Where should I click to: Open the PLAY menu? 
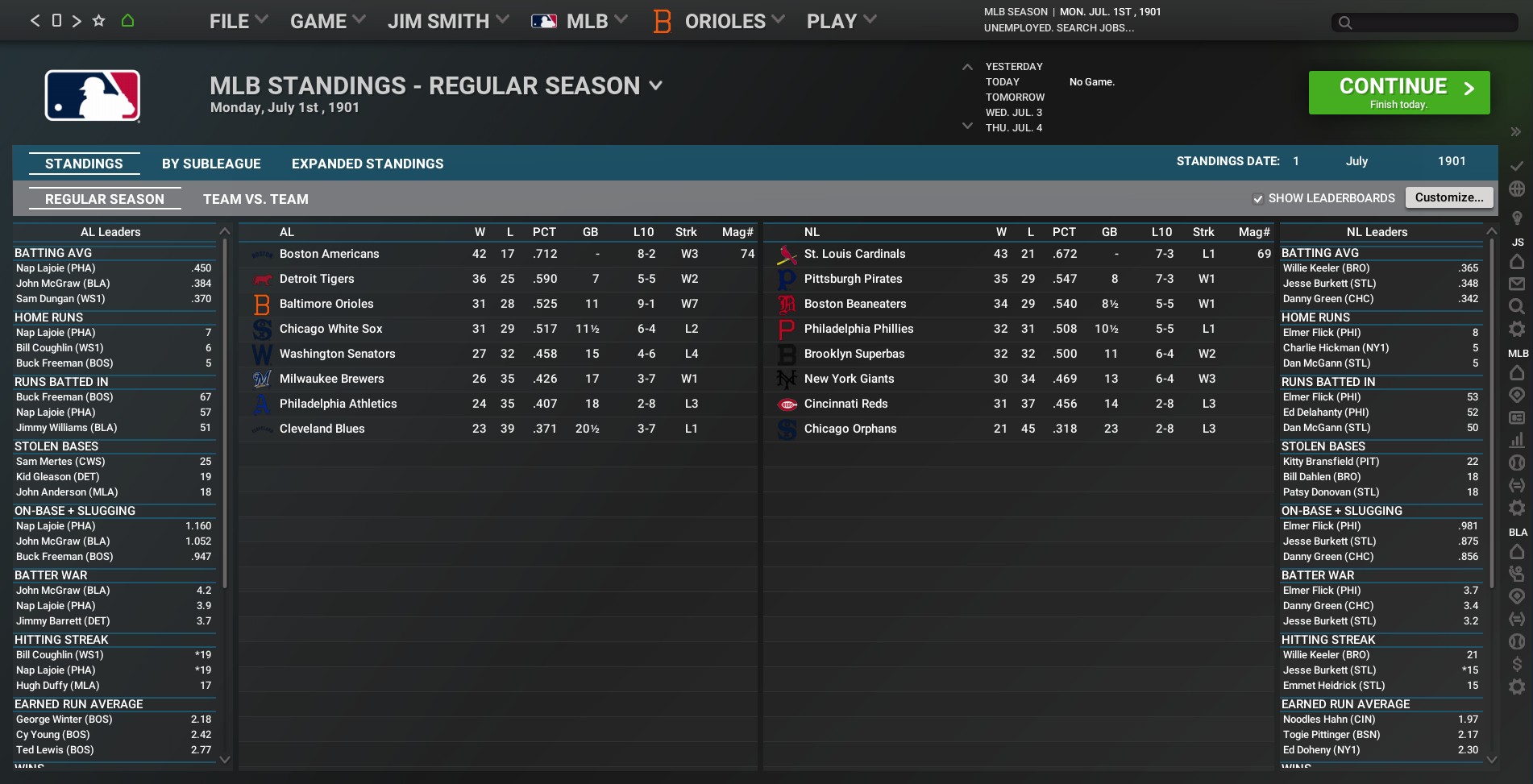click(x=841, y=21)
